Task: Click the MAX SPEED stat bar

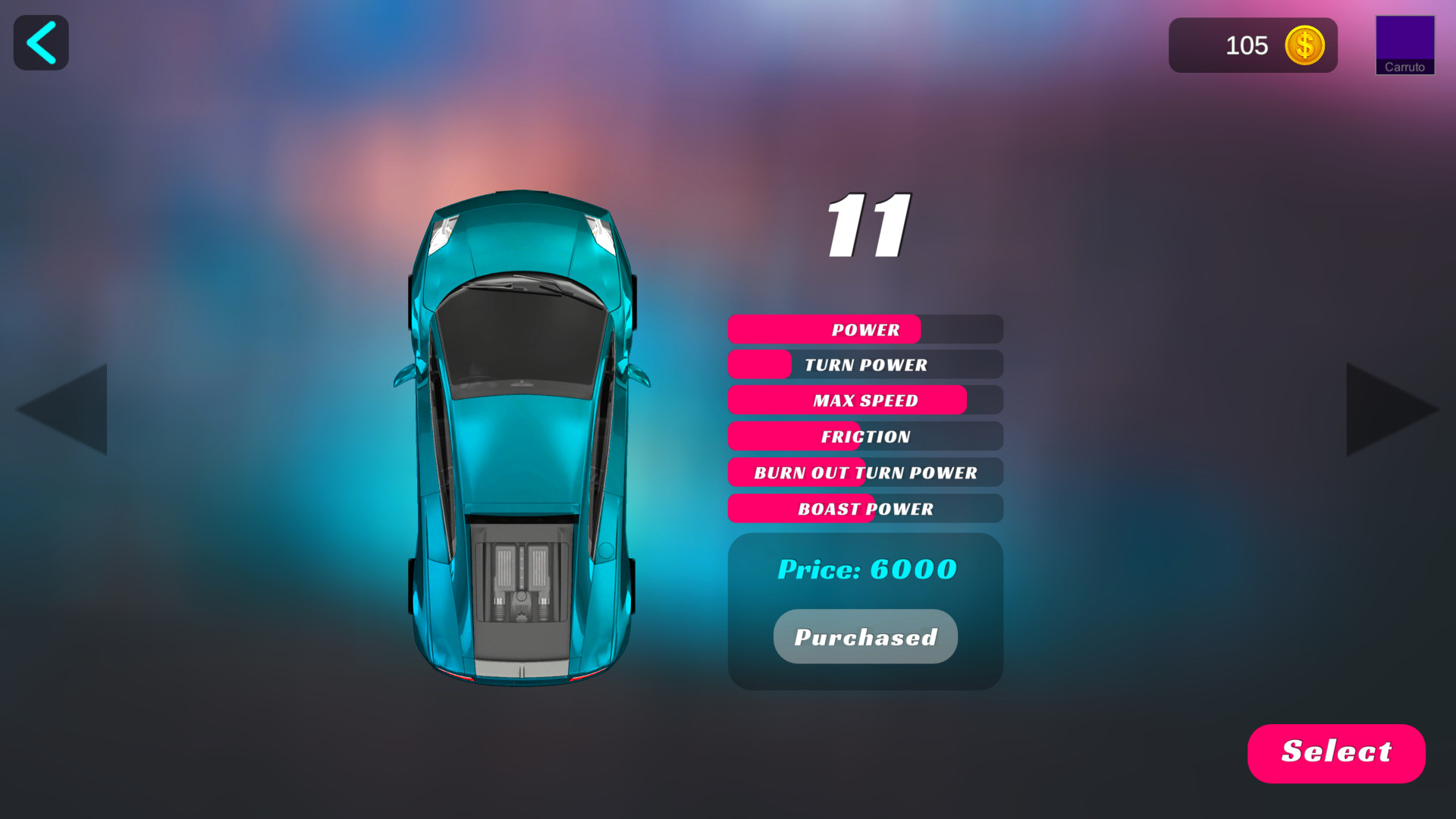Action: pyautogui.click(x=864, y=400)
